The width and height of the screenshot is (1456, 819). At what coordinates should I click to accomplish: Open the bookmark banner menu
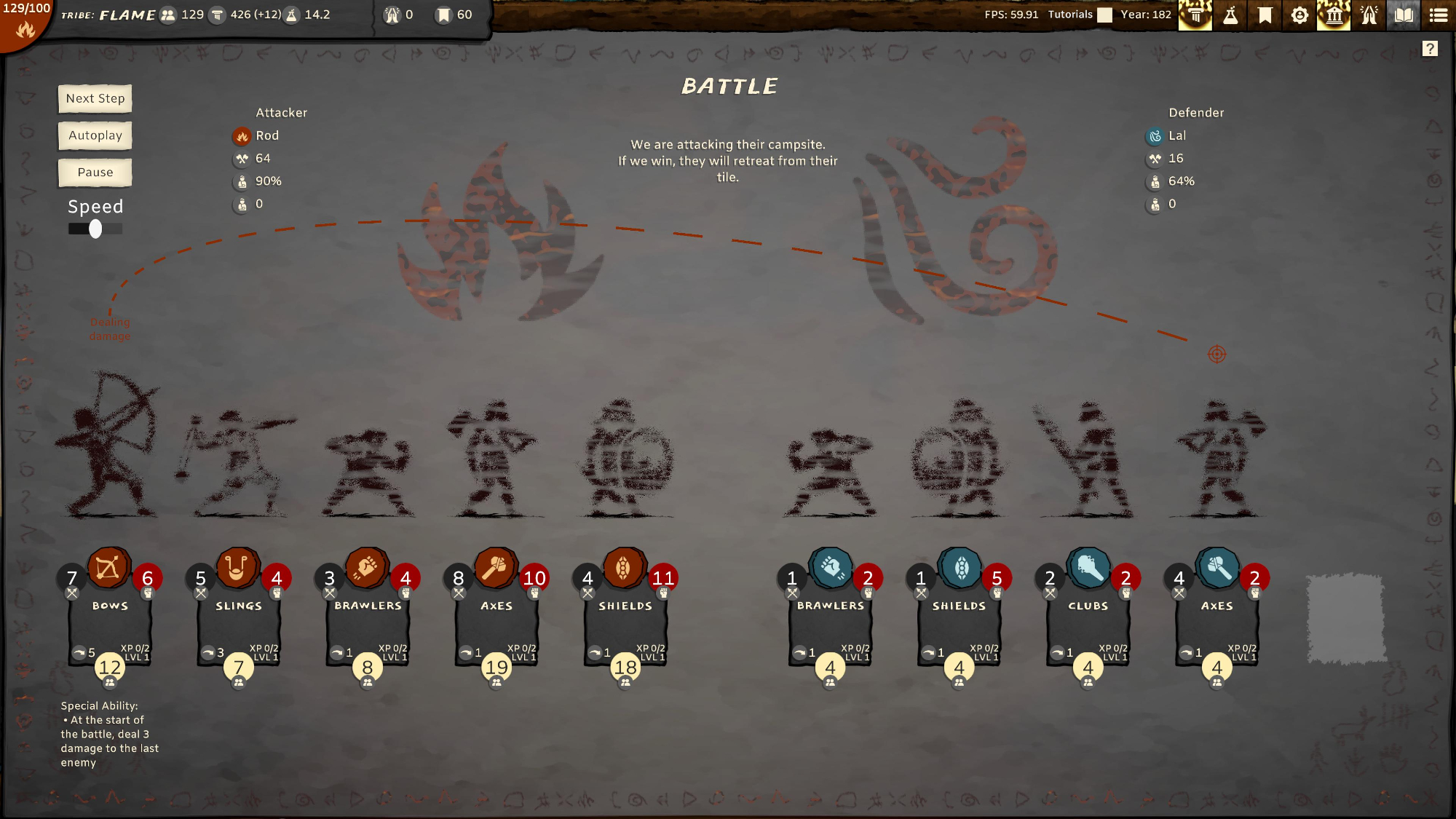click(1265, 15)
